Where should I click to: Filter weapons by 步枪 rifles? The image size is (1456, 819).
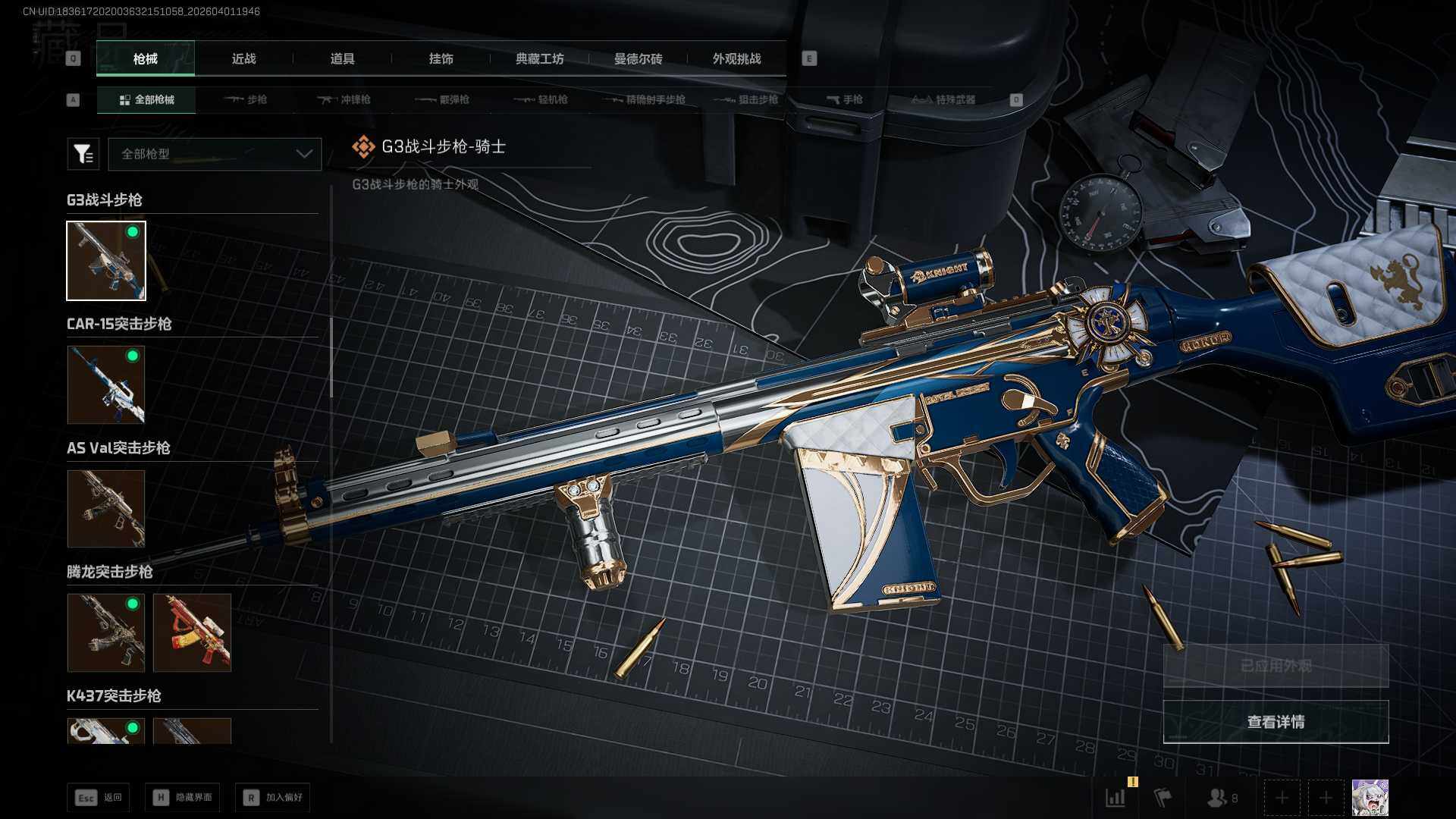point(246,99)
